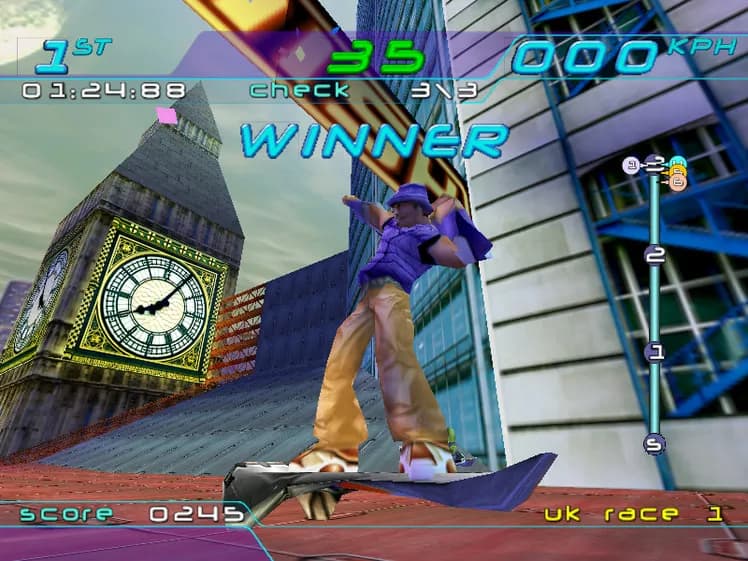Click the start "S" marker on the track bar
The width and height of the screenshot is (748, 561).
[x=655, y=444]
